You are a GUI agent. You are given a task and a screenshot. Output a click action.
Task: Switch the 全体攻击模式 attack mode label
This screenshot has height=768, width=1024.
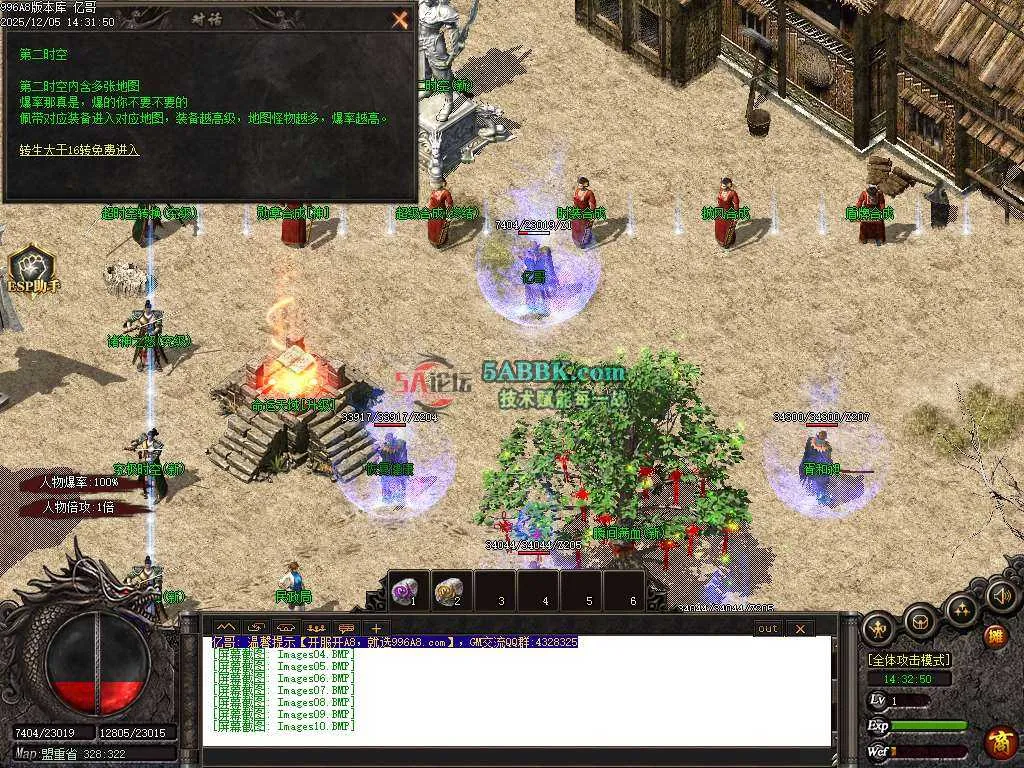(909, 660)
